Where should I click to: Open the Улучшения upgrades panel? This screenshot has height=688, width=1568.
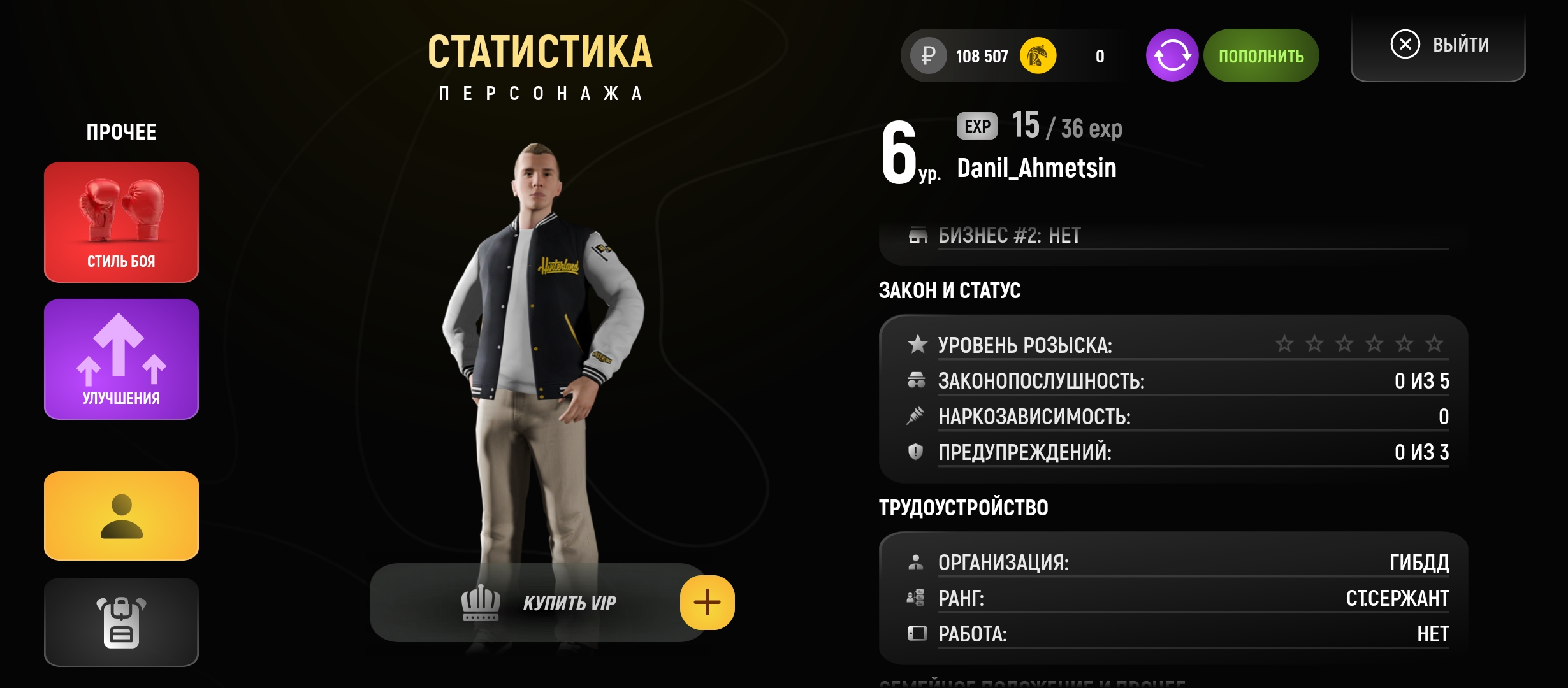[121, 359]
